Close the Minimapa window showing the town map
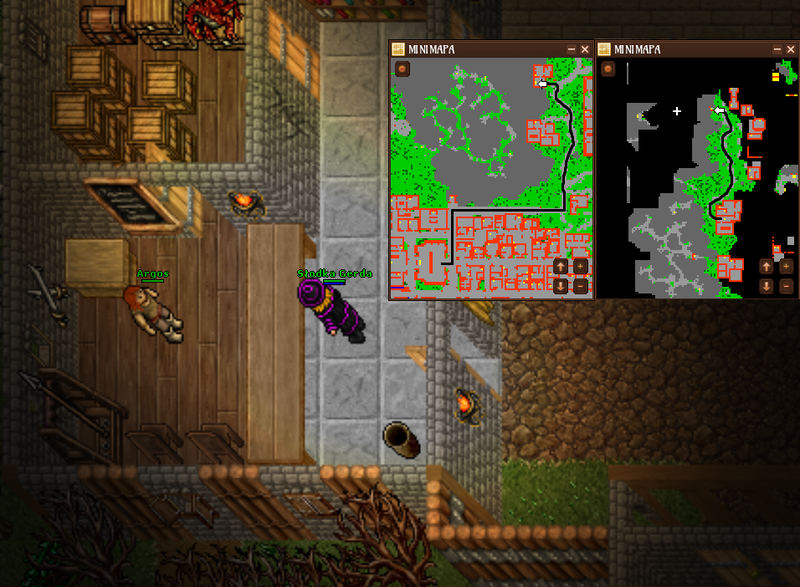Image resolution: width=800 pixels, height=587 pixels. click(585, 49)
